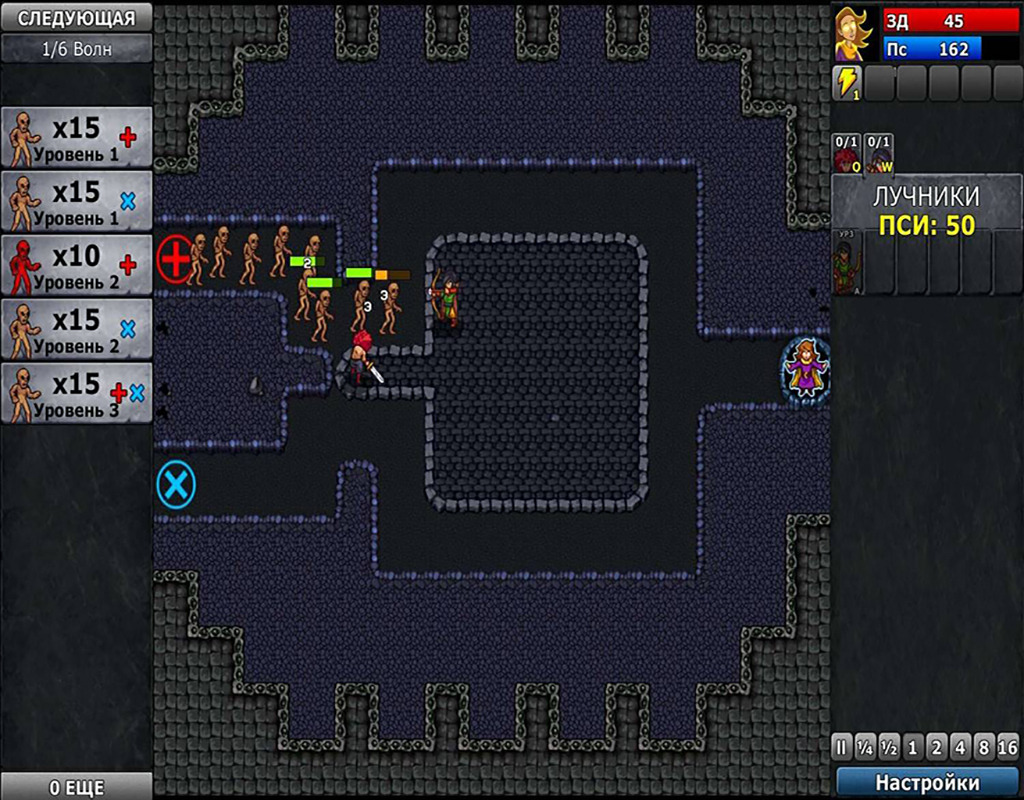Select the ranger class tab marked W
This screenshot has width=1024, height=800.
879,155
